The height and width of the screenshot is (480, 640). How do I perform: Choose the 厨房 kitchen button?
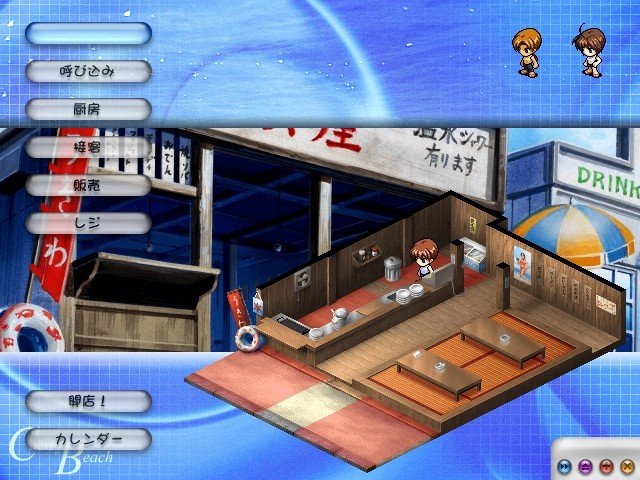point(88,109)
